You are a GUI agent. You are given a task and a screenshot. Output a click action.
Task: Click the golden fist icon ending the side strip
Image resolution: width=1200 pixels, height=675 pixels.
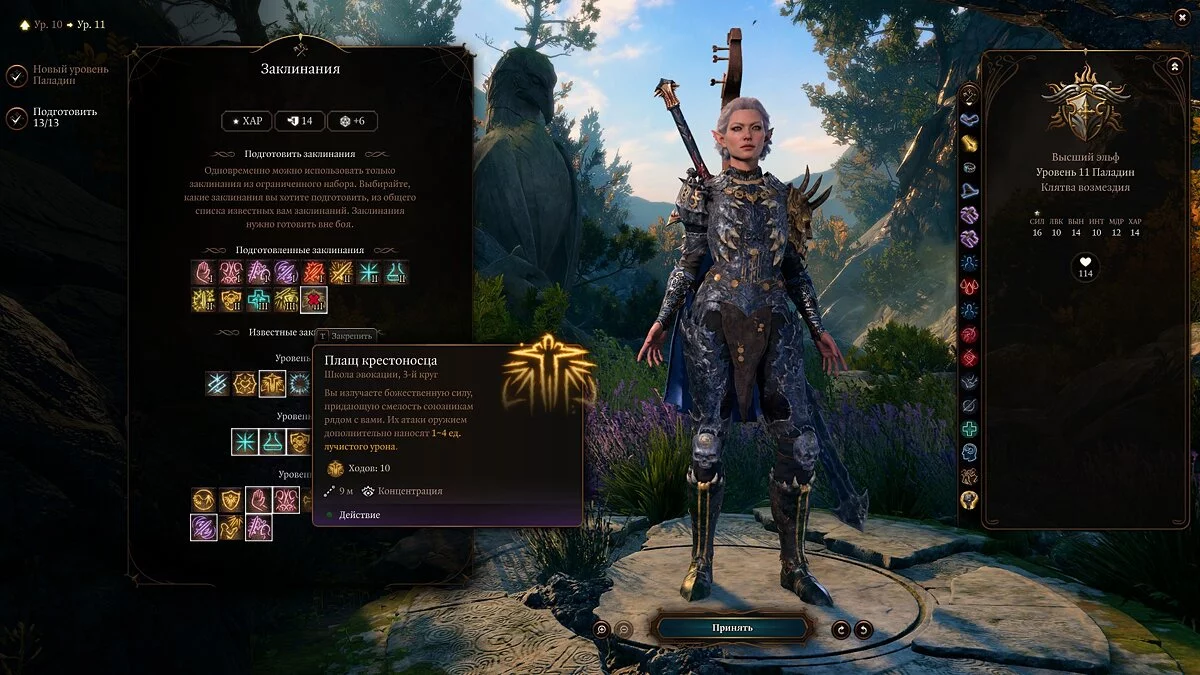coord(969,500)
